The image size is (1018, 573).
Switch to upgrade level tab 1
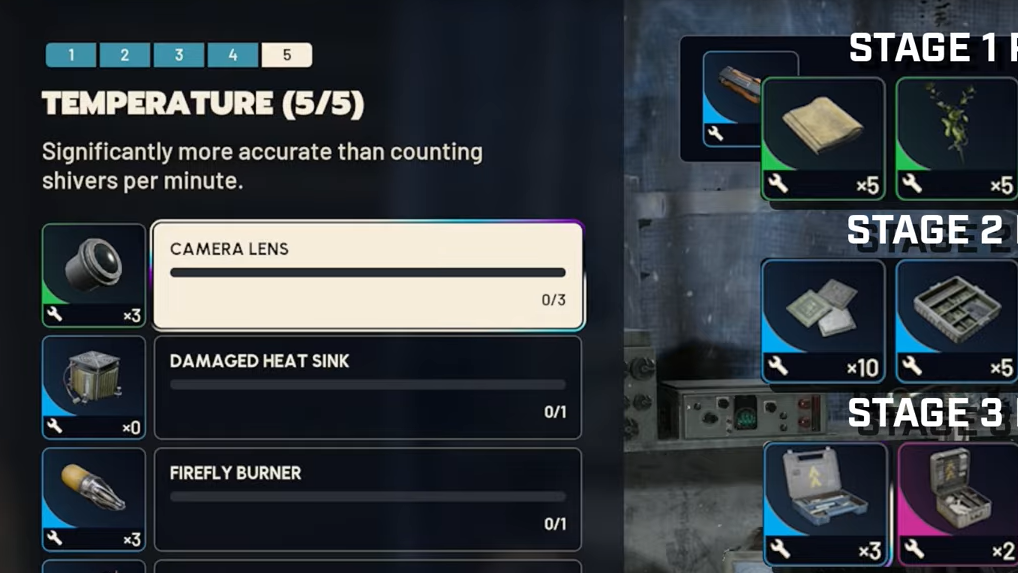(x=71, y=55)
